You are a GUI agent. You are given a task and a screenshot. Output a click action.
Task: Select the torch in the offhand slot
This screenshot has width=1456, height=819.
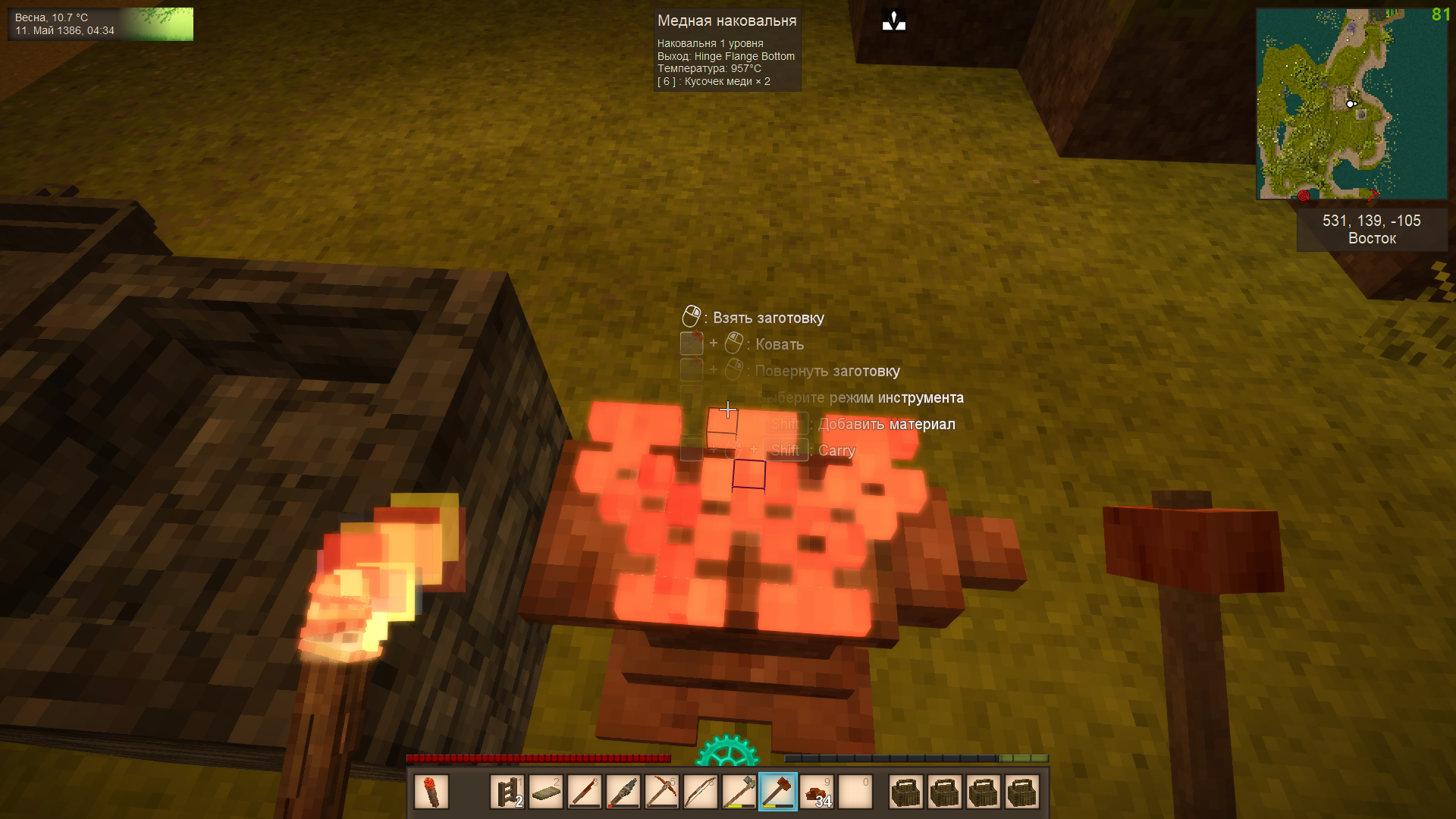pyautogui.click(x=431, y=792)
